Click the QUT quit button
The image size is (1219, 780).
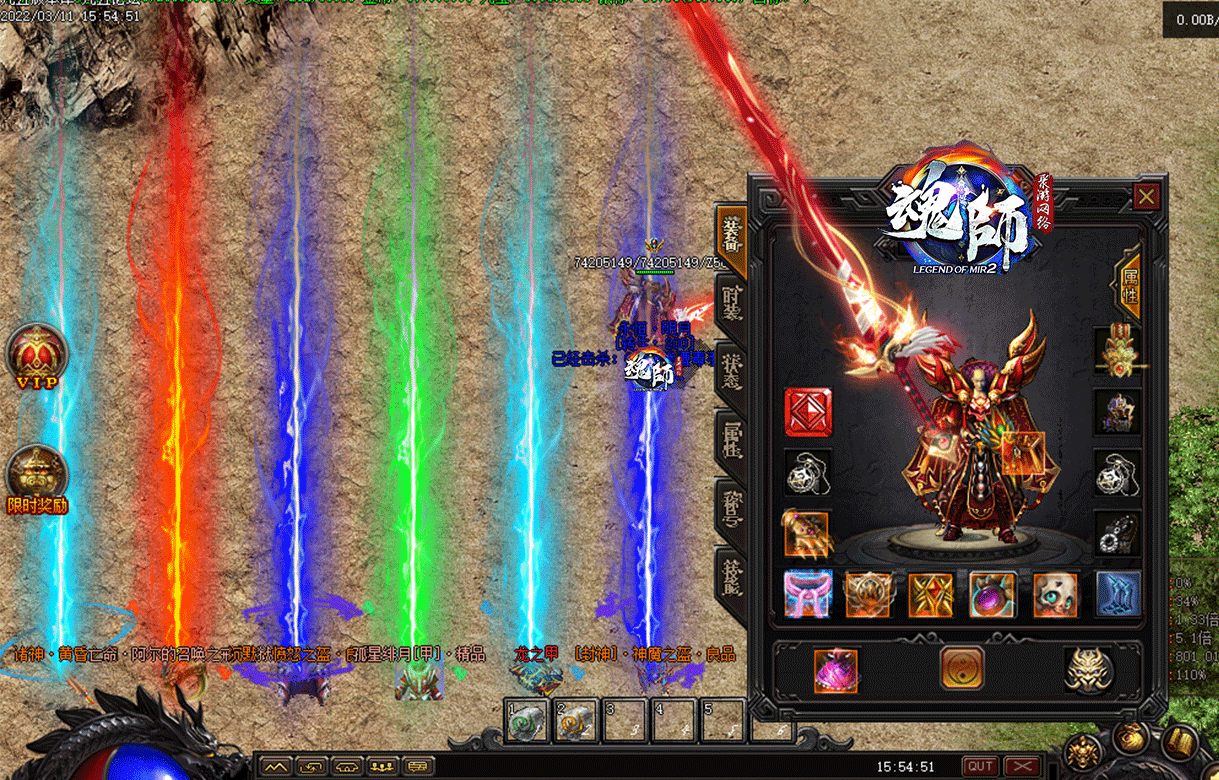979,766
